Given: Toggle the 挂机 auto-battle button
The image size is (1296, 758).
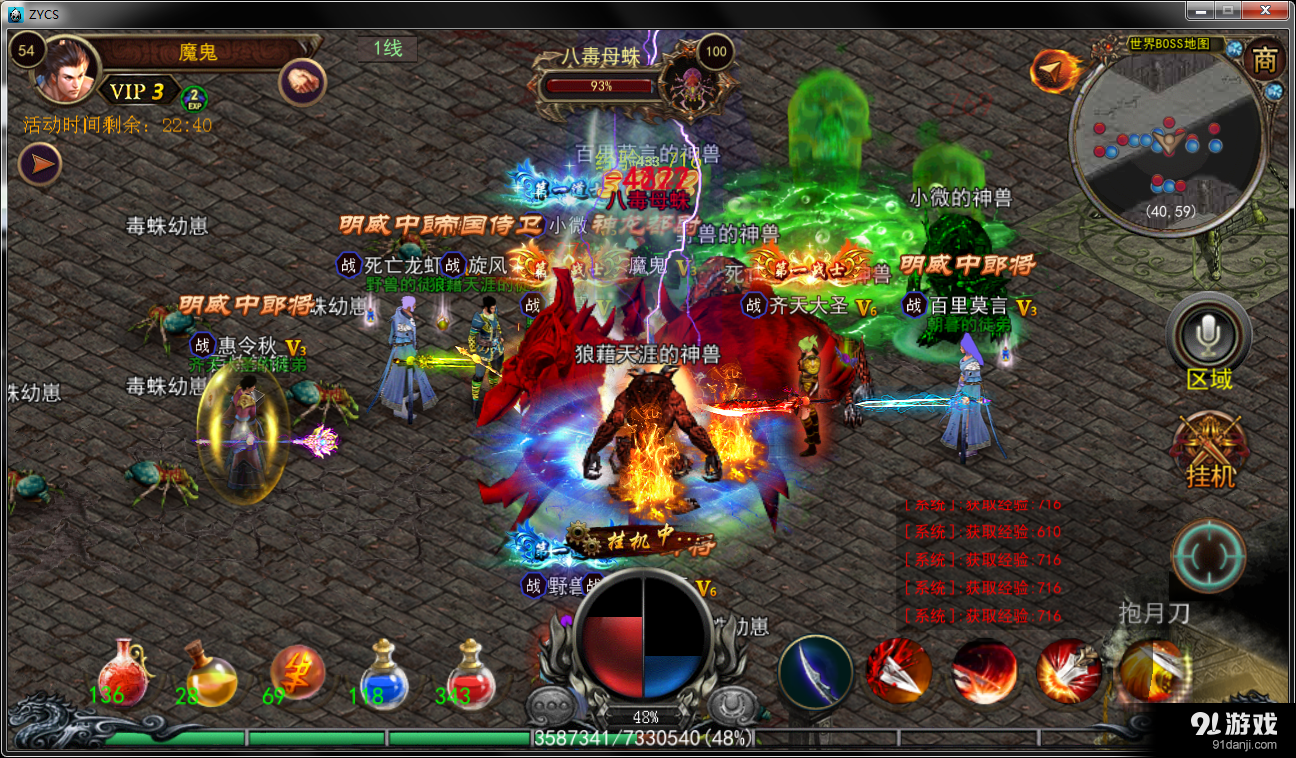Looking at the screenshot, I should coord(1209,449).
